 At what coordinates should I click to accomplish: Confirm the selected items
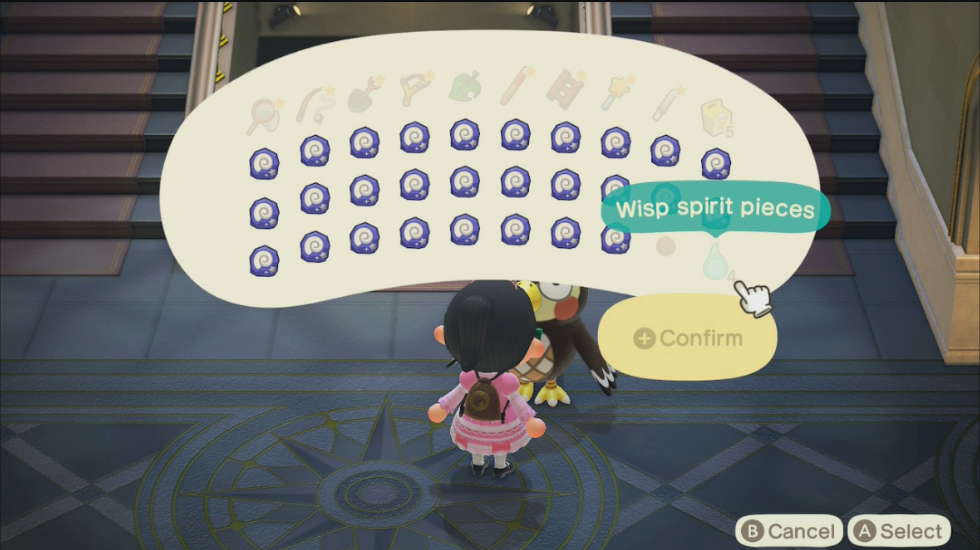point(688,338)
